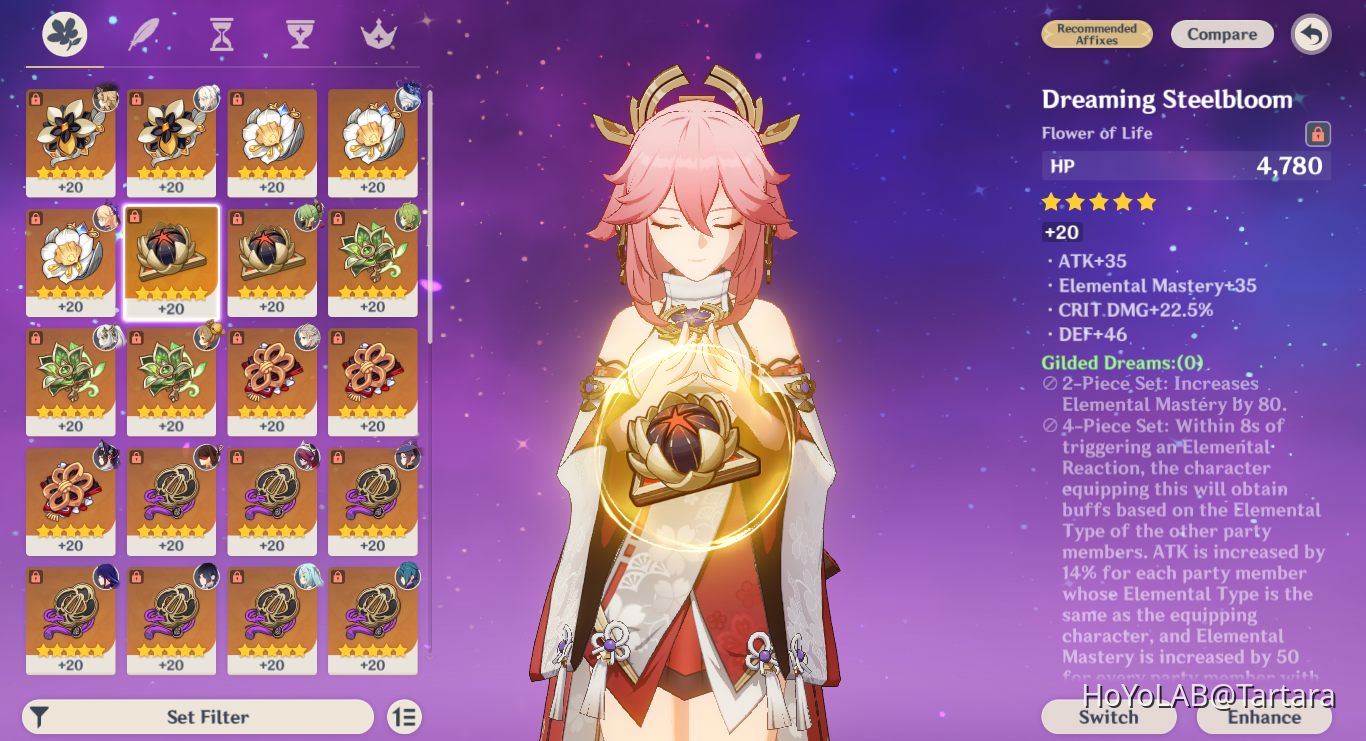Open the sorting options icon beside Set Filter
The height and width of the screenshot is (741, 1366).
click(x=404, y=717)
